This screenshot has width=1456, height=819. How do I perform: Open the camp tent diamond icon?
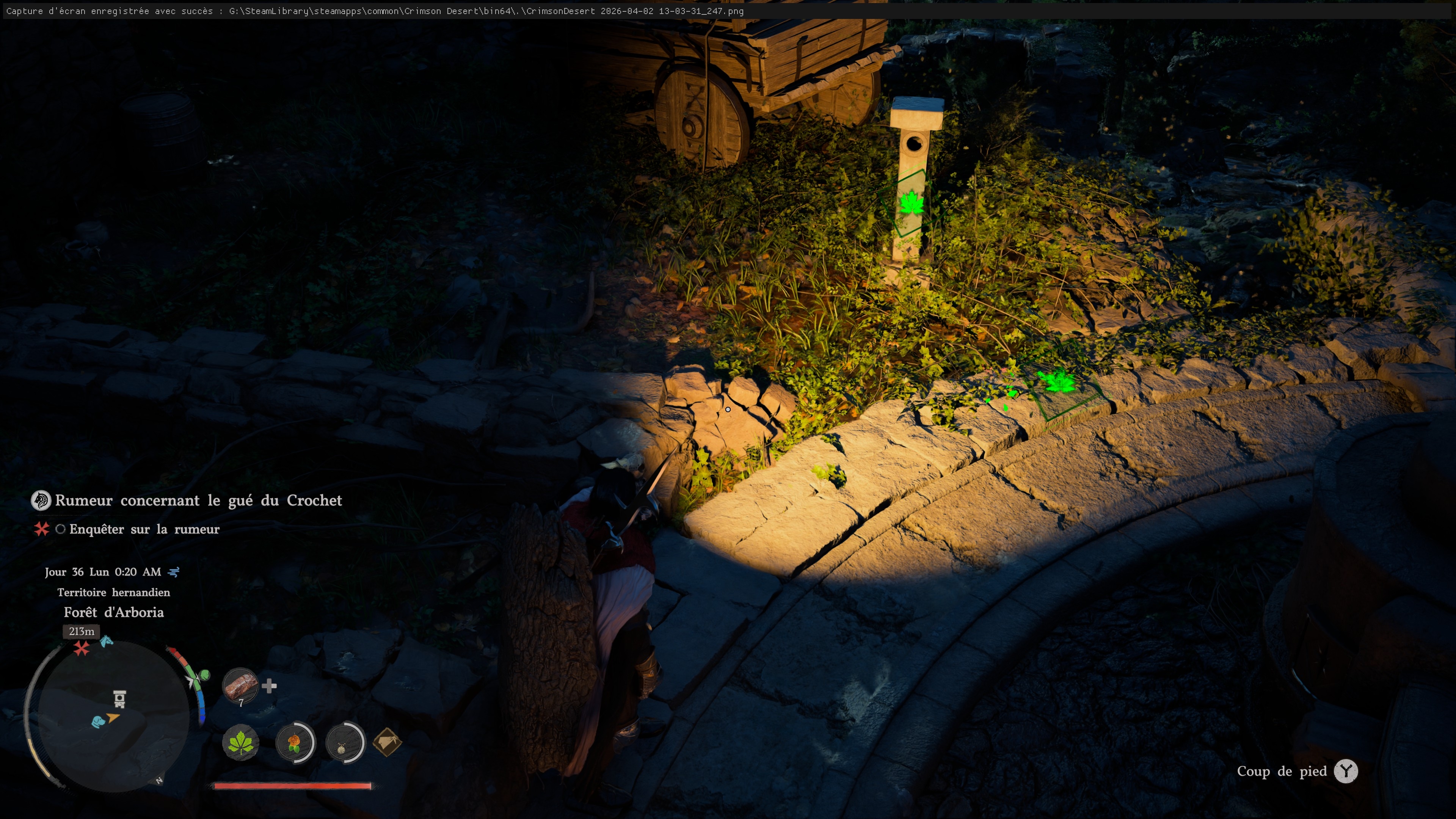click(387, 742)
